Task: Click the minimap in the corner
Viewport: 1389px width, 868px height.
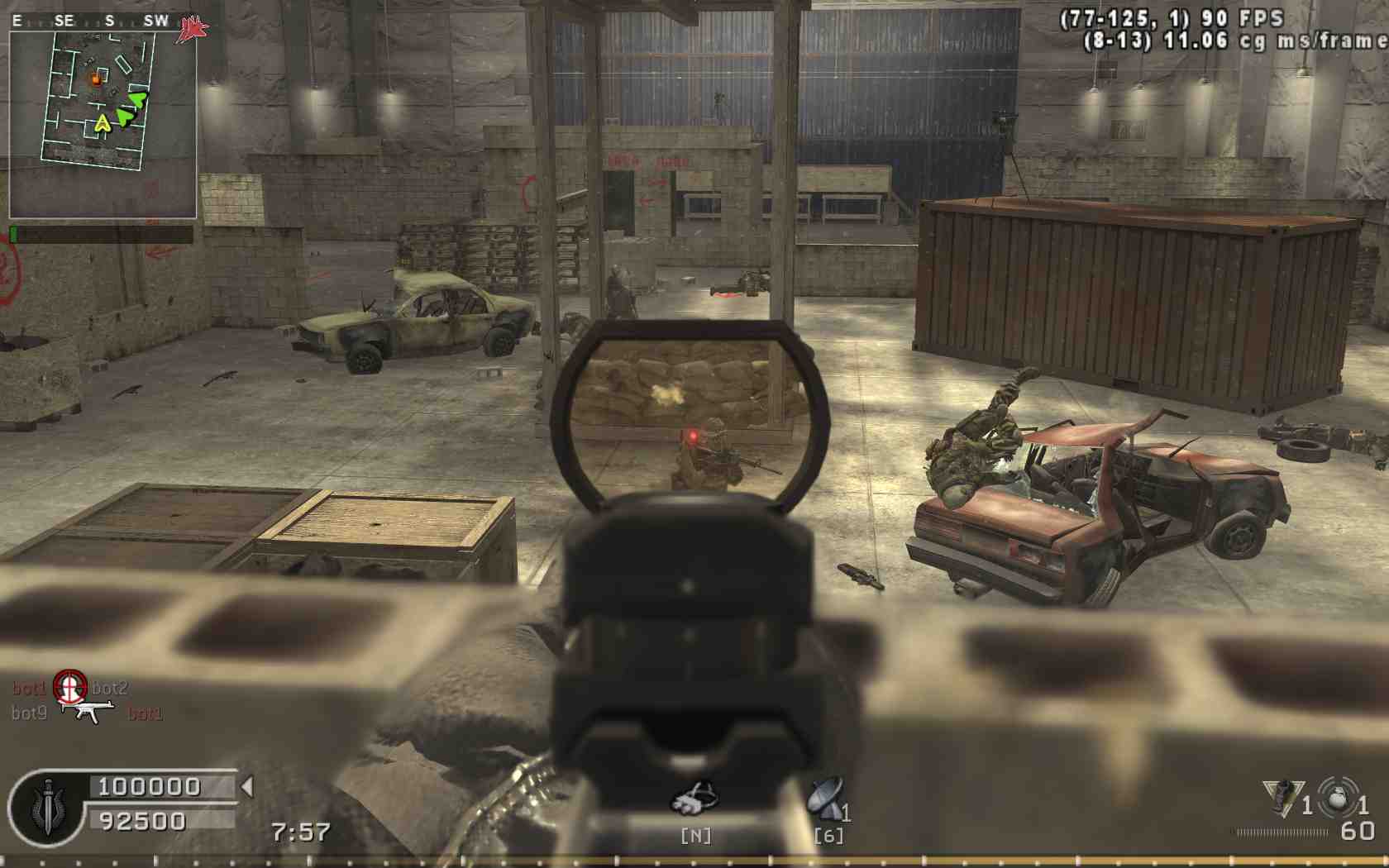Action: coord(103,124)
